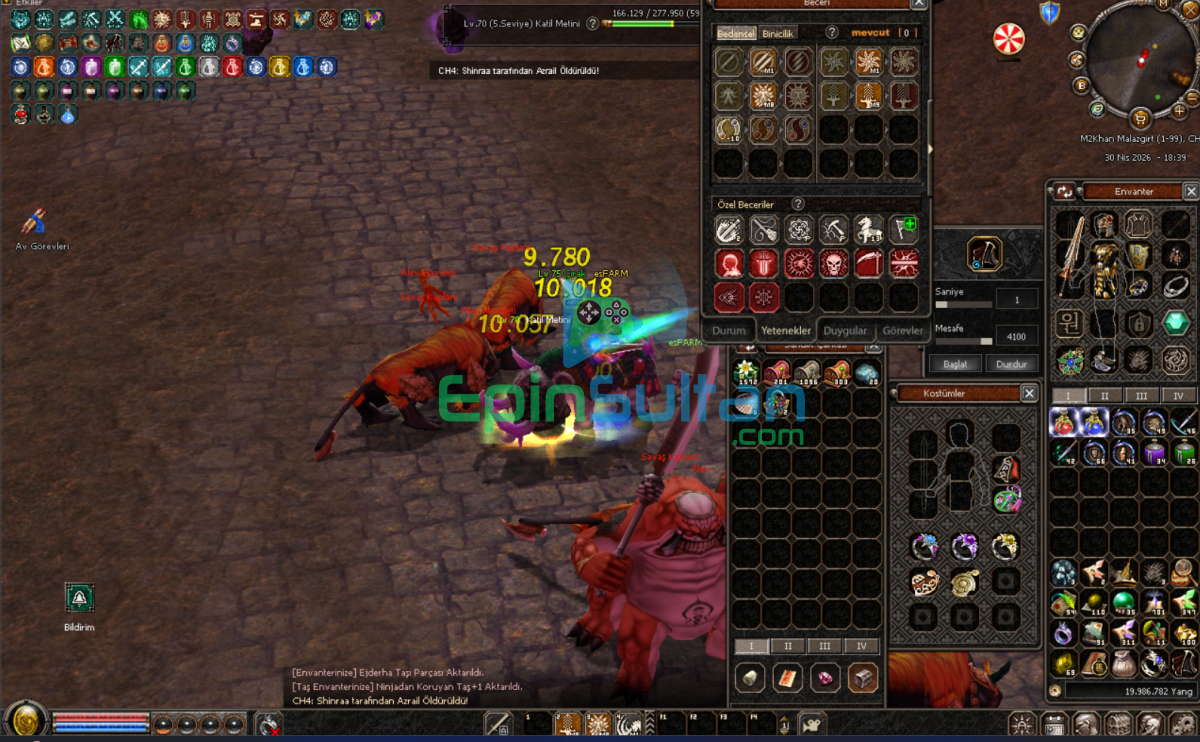Screen dimensions: 1200x742
Task: Click the Başlat button
Action: pos(955,364)
